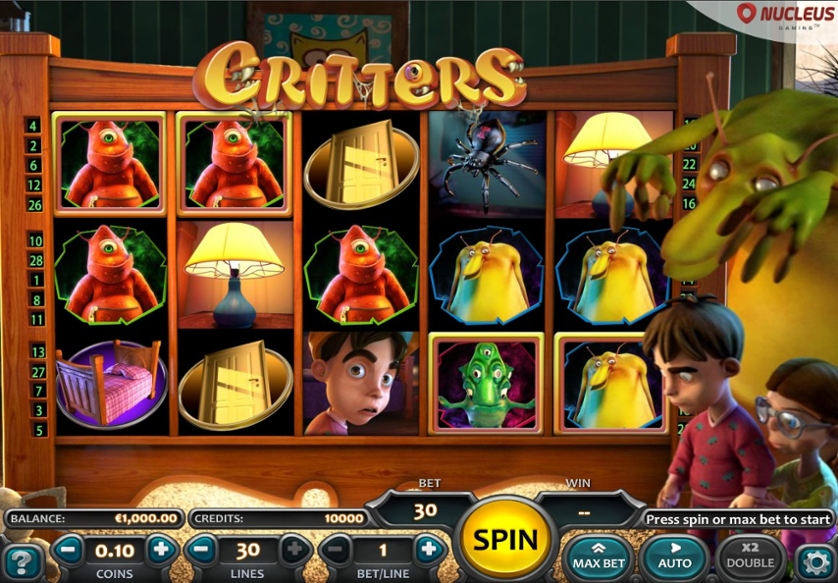Open the gear settings menu
This screenshot has width=838, height=583.
(815, 559)
